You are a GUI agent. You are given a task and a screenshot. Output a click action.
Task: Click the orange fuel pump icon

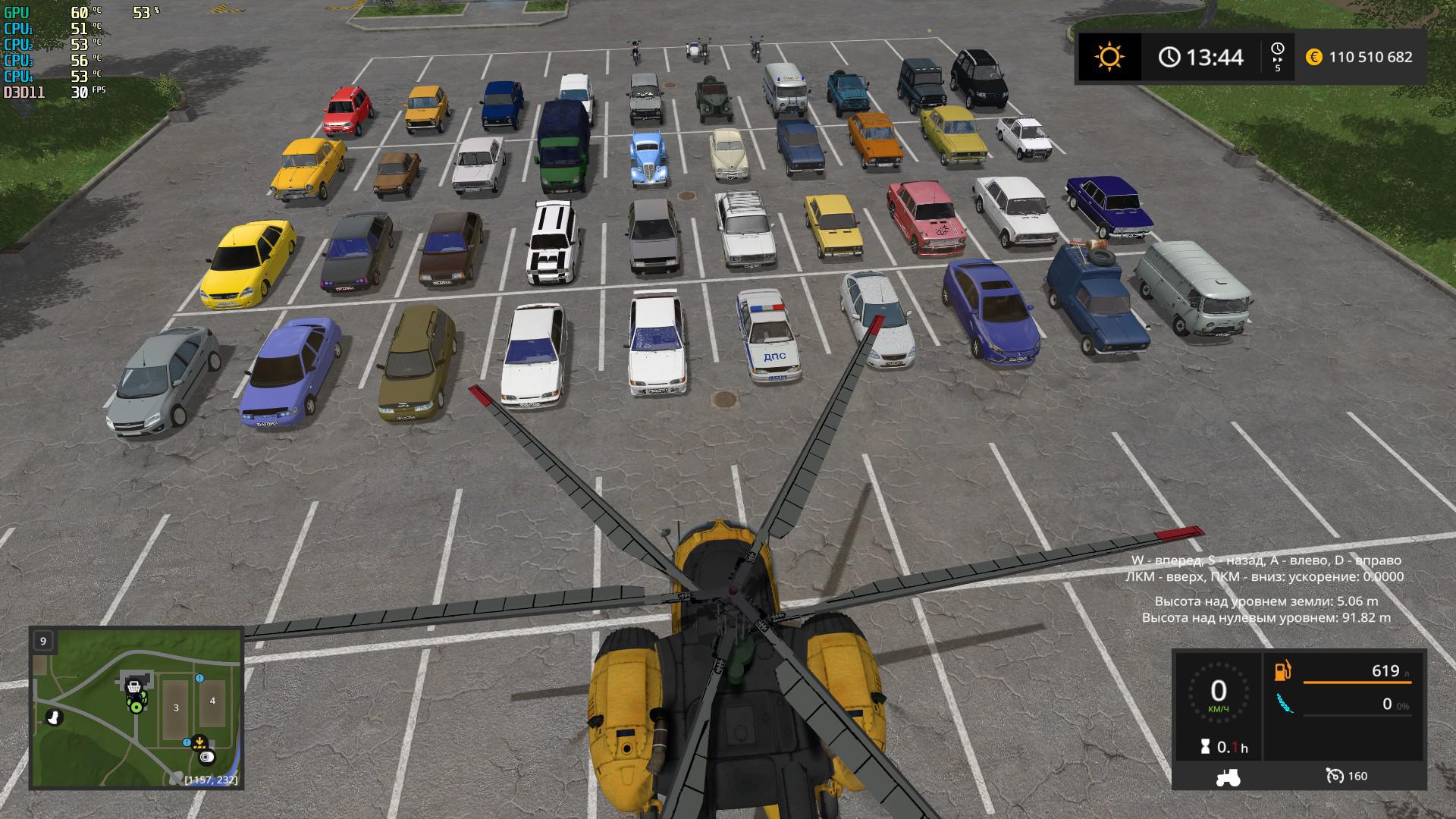(1283, 671)
